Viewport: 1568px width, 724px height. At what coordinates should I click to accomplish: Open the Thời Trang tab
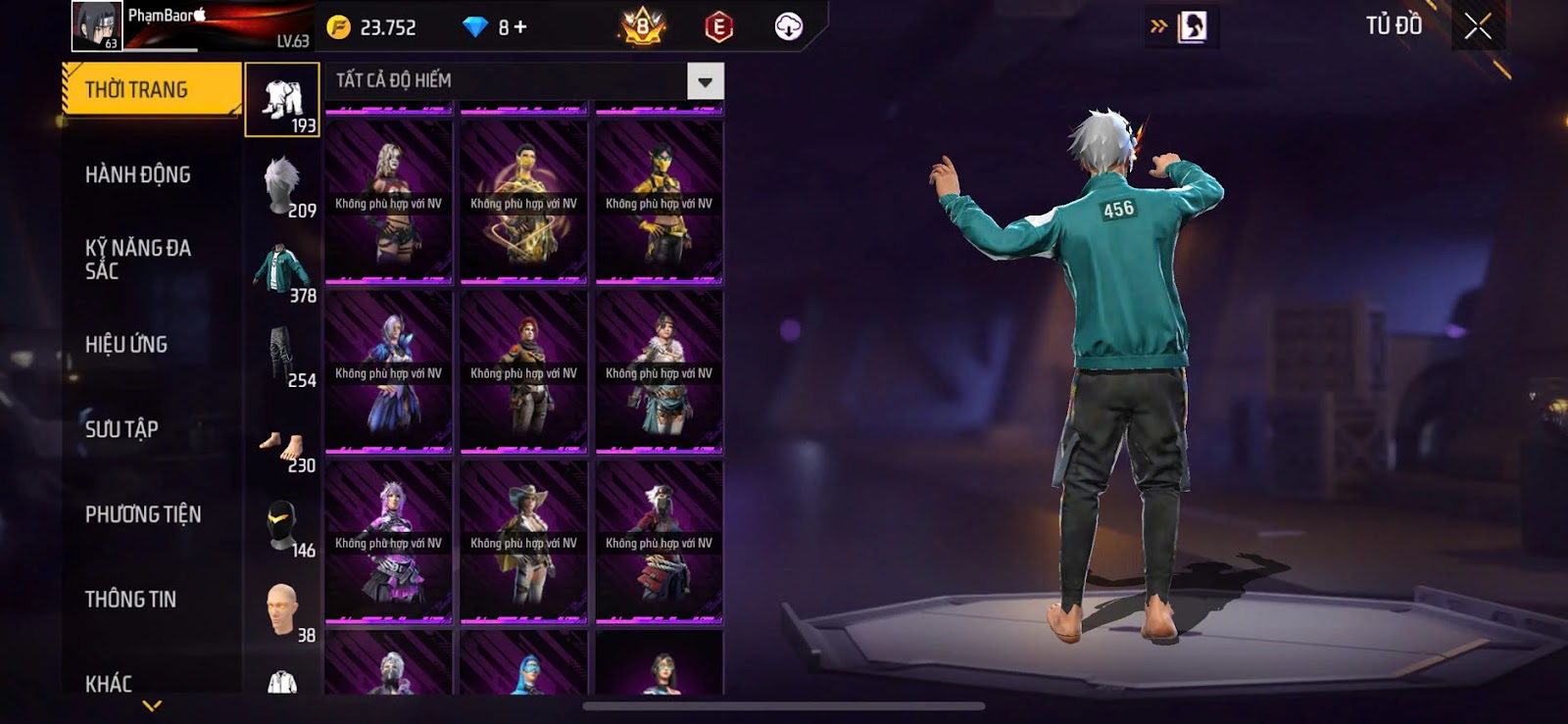click(151, 90)
